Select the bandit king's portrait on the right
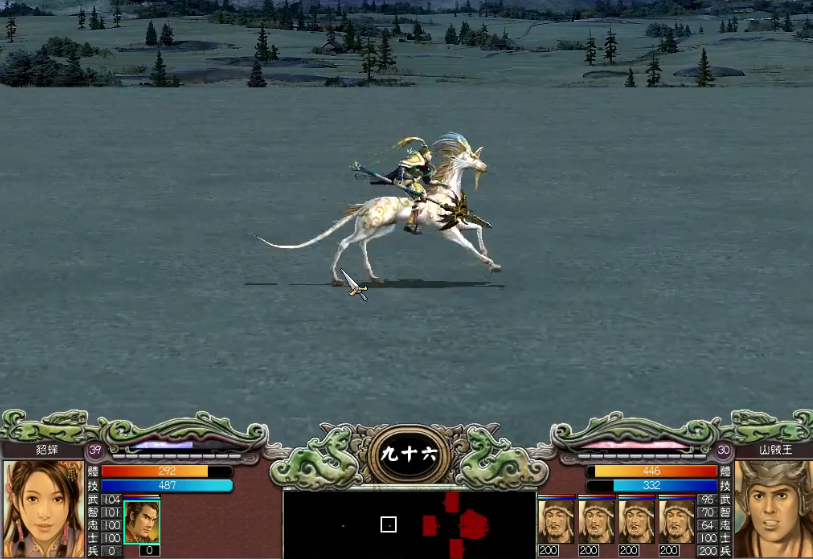 773,508
